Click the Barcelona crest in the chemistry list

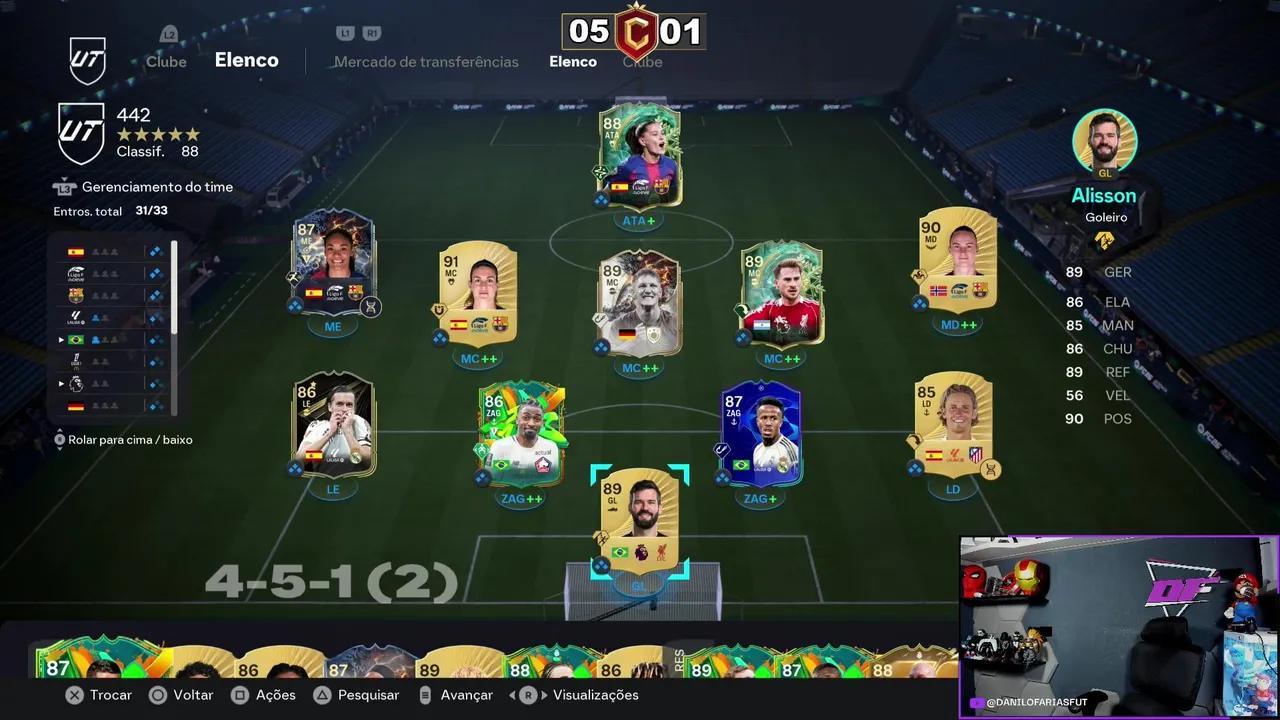(75, 294)
